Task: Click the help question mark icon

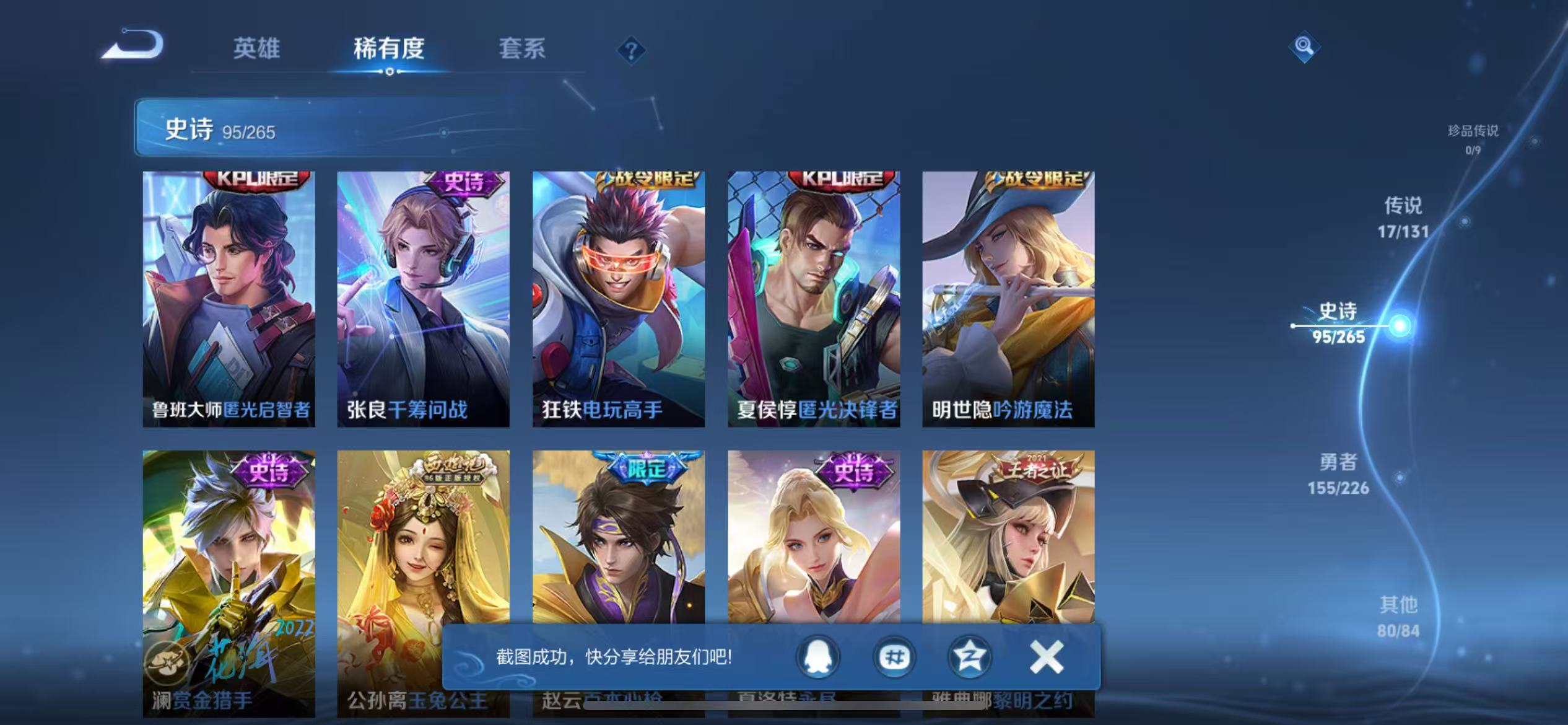Action: click(630, 50)
